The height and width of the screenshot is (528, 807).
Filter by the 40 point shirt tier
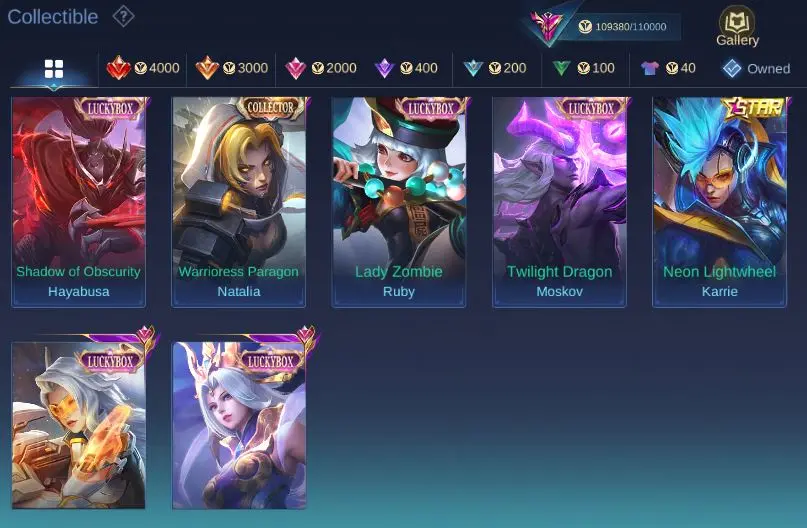[668, 68]
